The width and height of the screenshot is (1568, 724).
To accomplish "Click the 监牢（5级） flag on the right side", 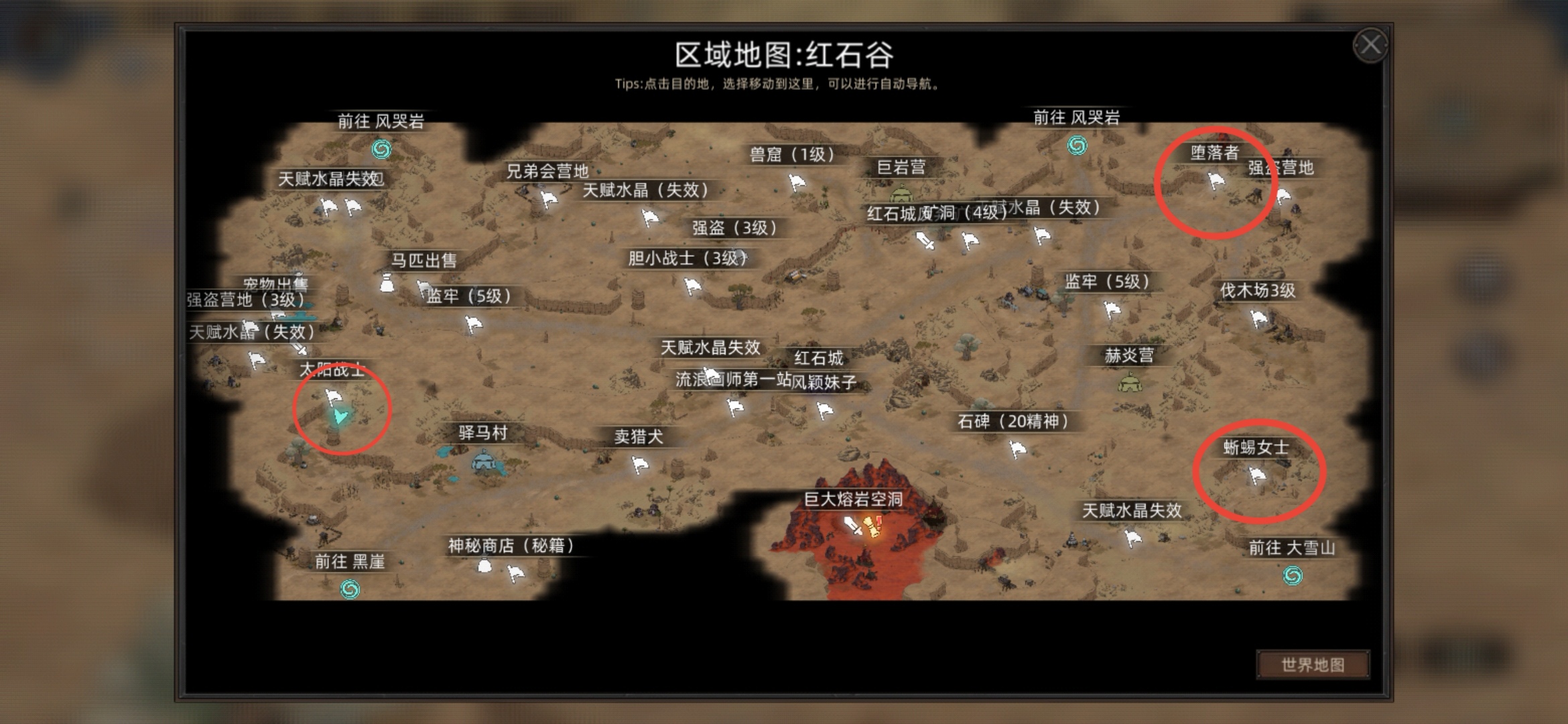I will coord(1112,310).
